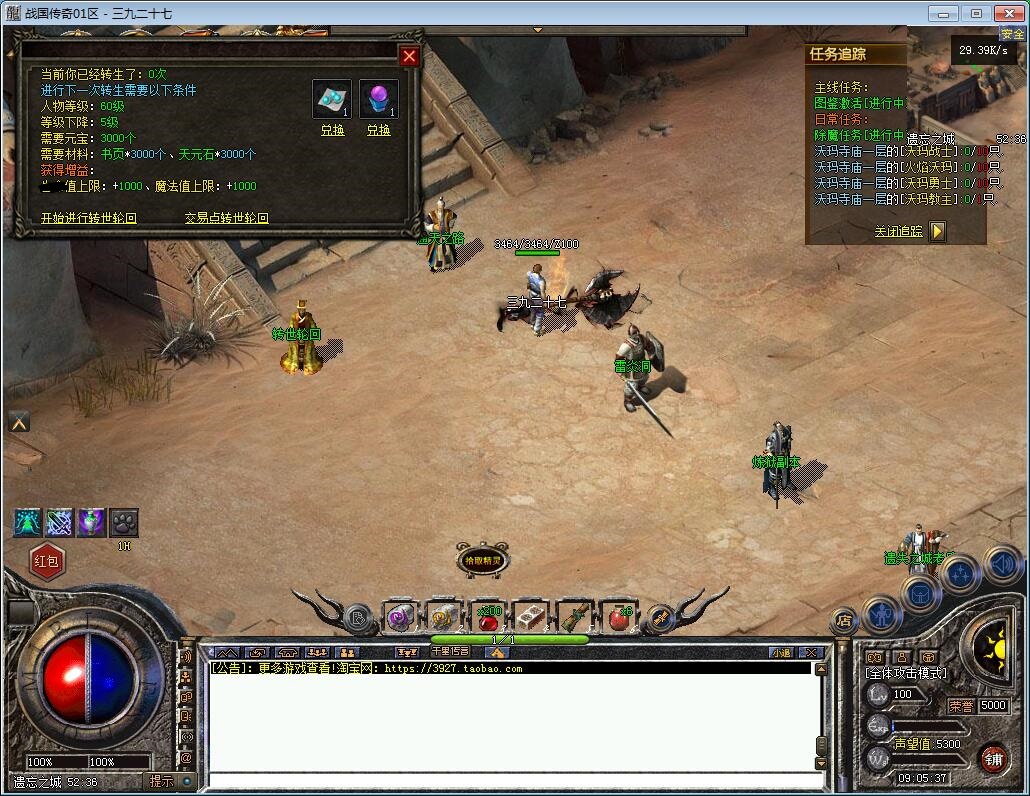Open the red 铺 stall button
The height and width of the screenshot is (796, 1030).
[x=993, y=759]
